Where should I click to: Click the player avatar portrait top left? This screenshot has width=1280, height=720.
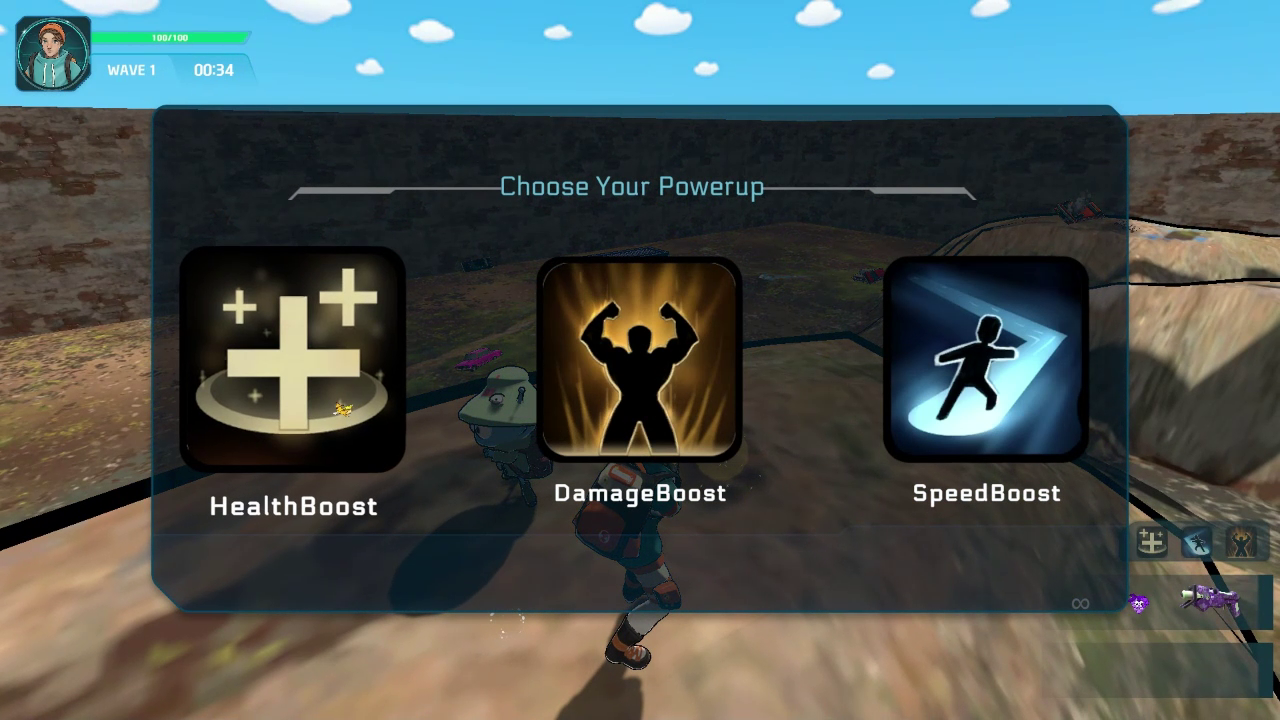tap(50, 50)
